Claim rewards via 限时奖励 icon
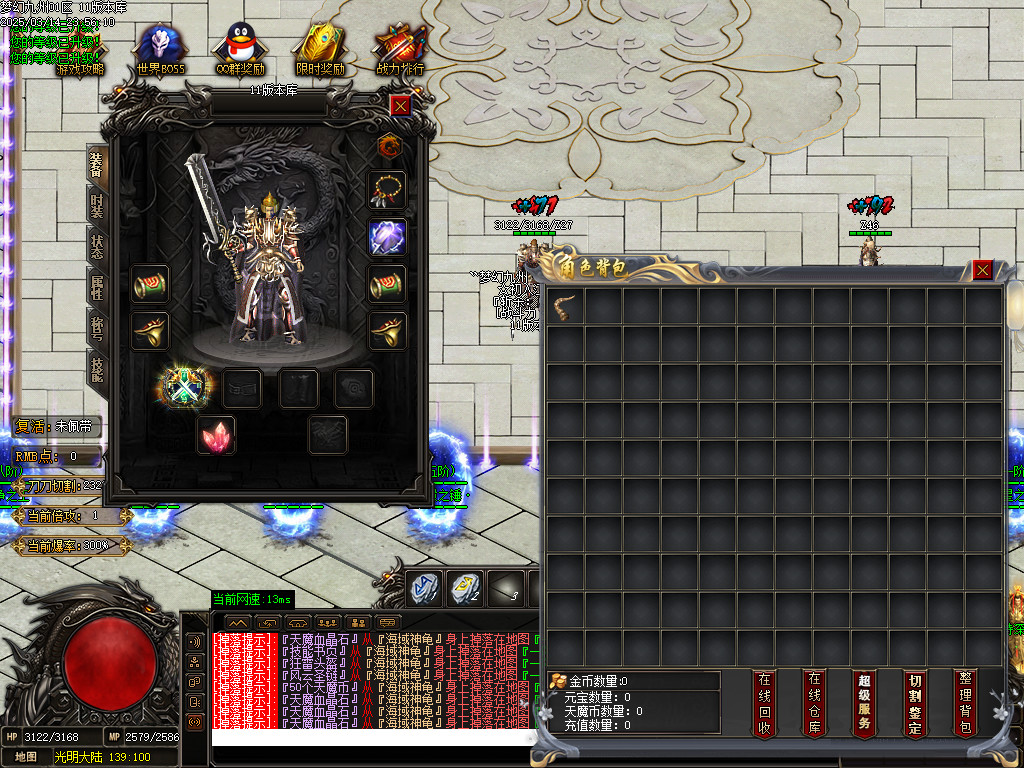1024x768 pixels. (320, 50)
